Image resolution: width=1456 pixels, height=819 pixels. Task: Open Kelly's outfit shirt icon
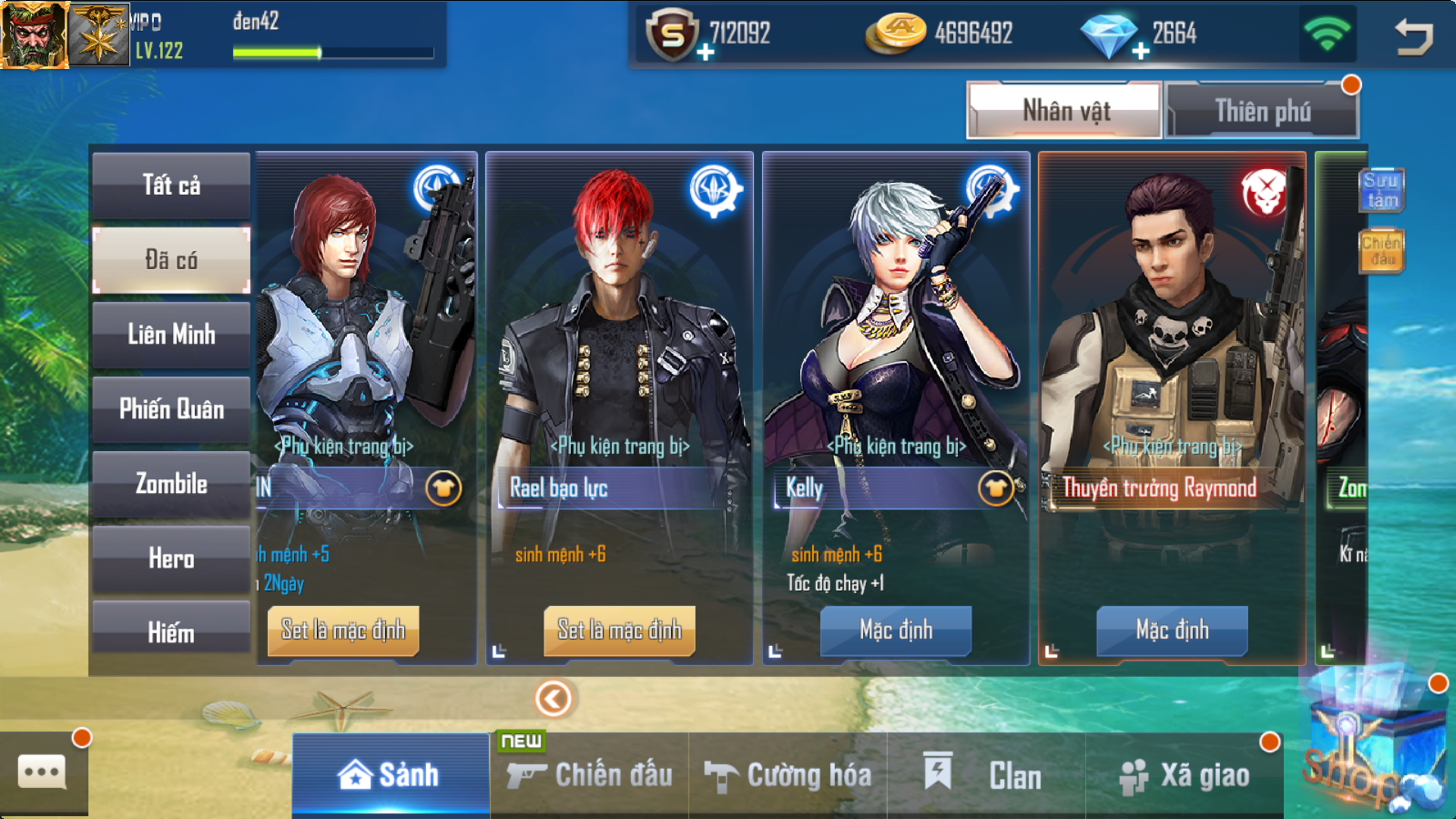coord(995,489)
